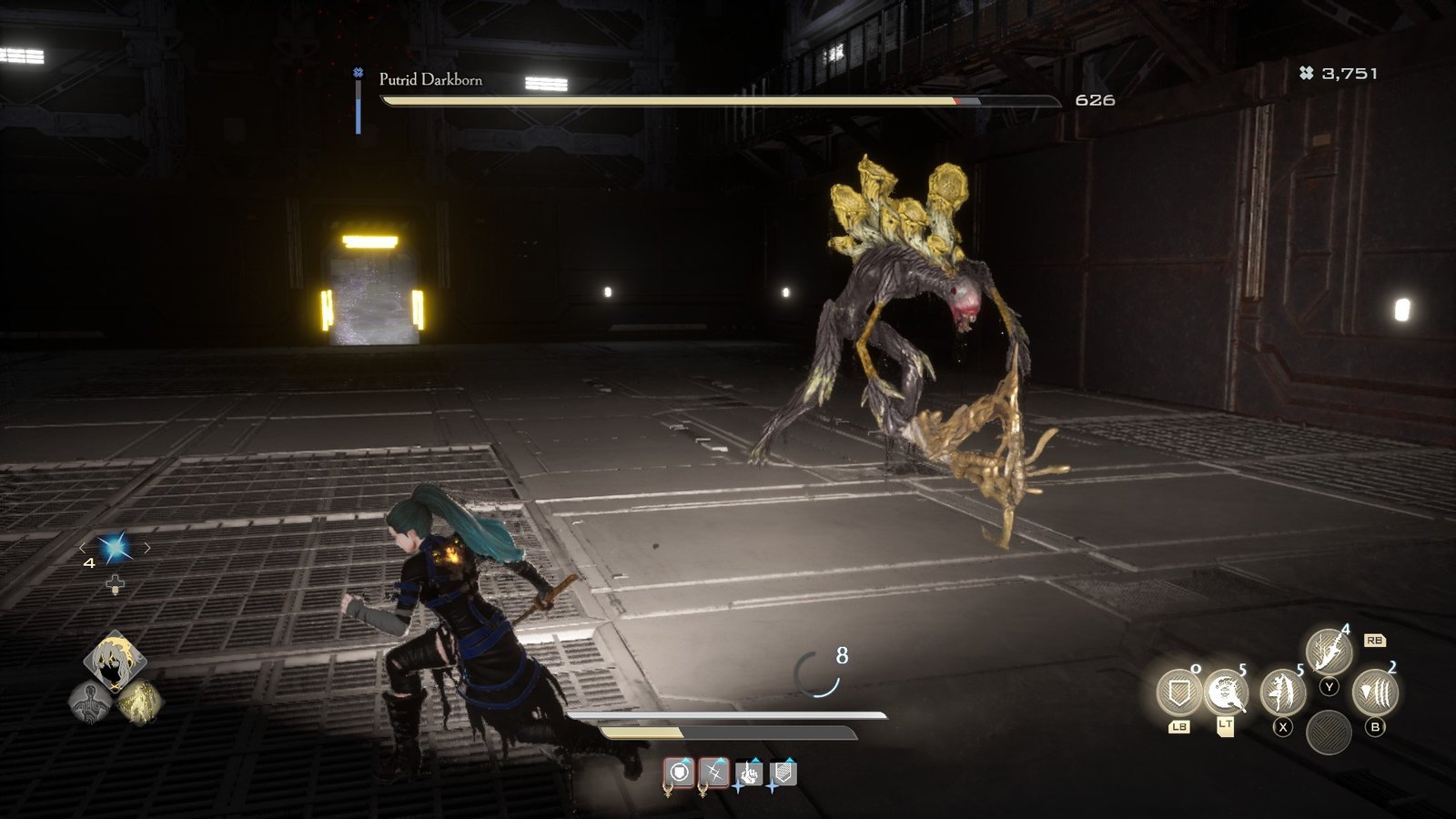
Task: Trigger the blade skill assigned to Y
Action: [1330, 650]
